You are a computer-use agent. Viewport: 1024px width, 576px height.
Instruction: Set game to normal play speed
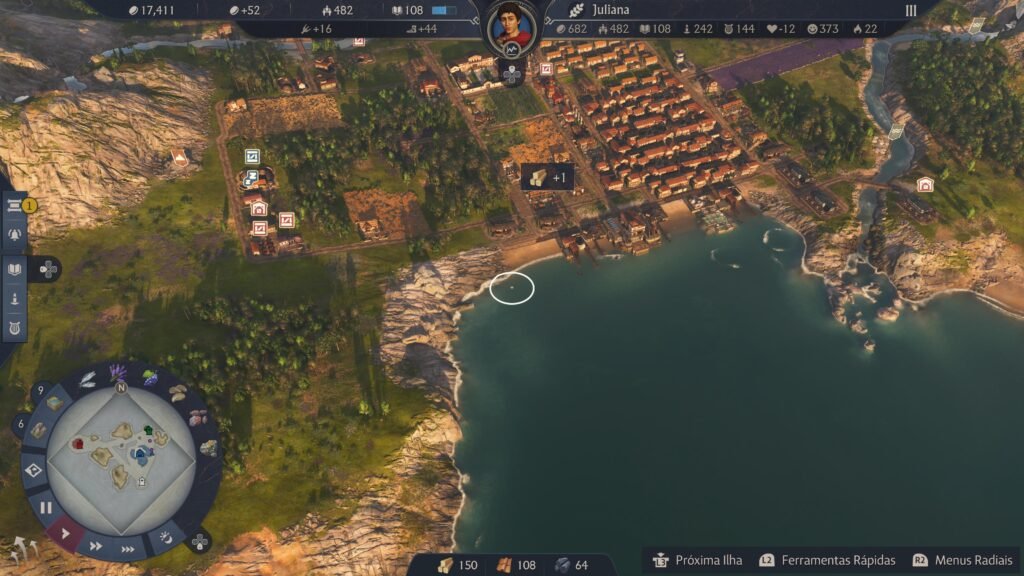(66, 533)
